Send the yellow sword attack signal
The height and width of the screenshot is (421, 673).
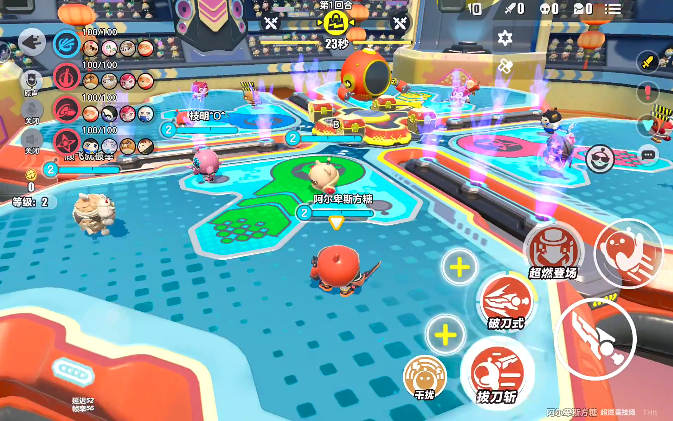click(x=649, y=62)
